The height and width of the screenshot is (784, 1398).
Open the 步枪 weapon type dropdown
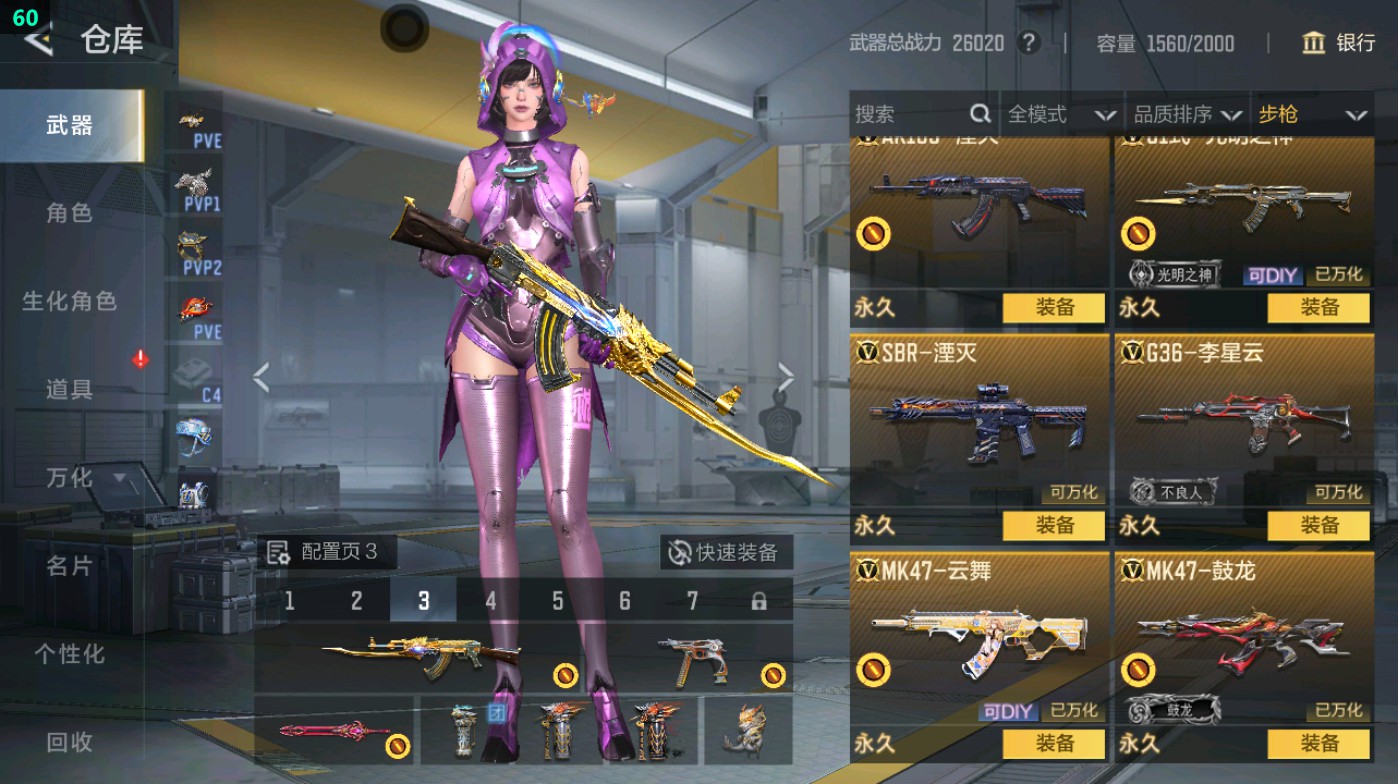point(1312,115)
